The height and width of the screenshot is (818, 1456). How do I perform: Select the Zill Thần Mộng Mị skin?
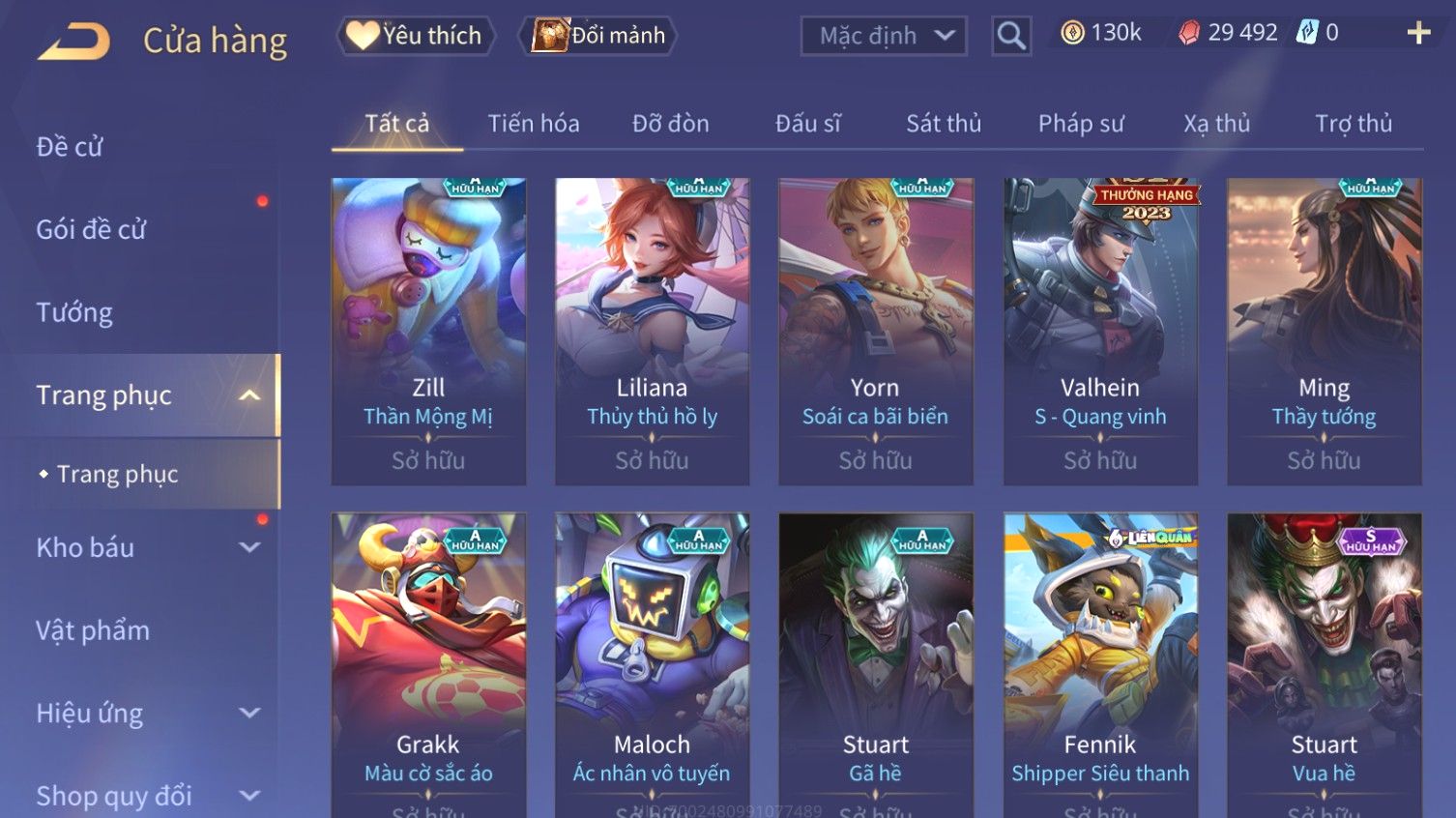tap(428, 329)
